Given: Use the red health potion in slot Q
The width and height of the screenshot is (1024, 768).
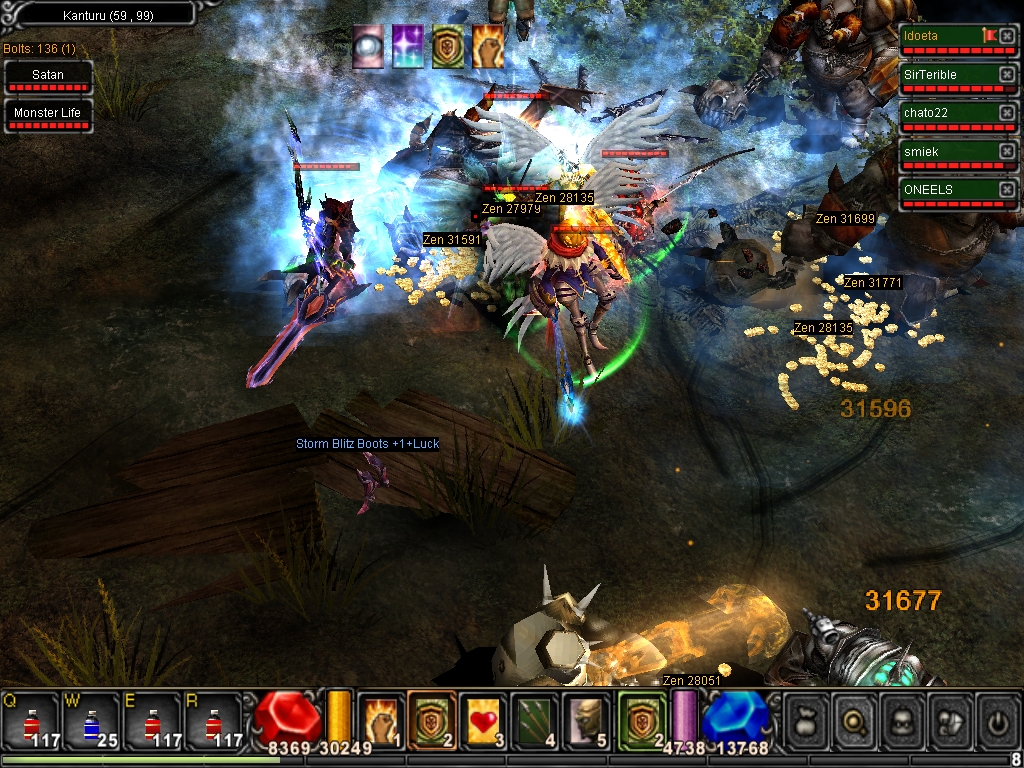Looking at the screenshot, I should pos(30,720).
